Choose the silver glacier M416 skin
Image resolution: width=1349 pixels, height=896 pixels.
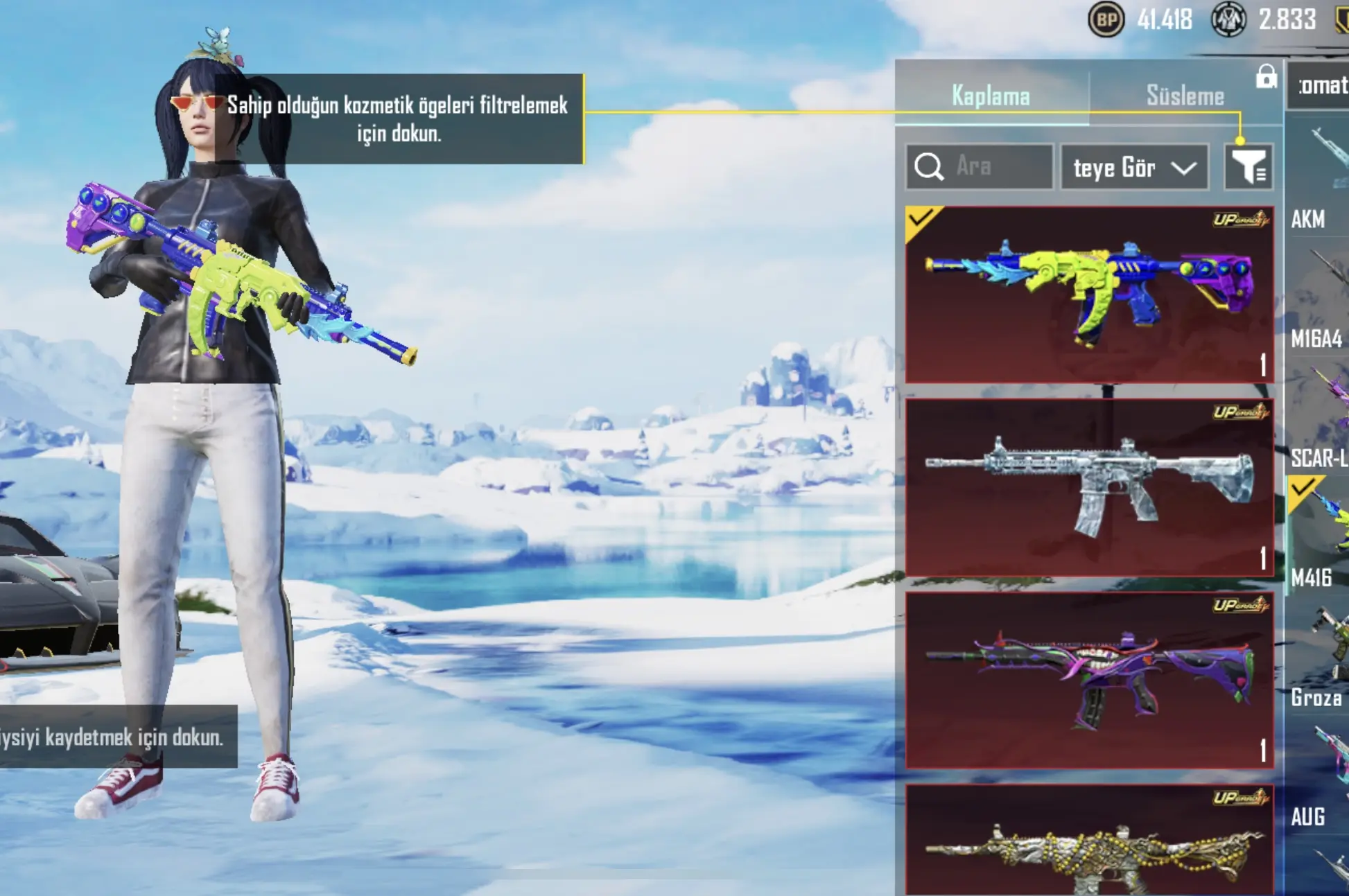coord(1089,487)
